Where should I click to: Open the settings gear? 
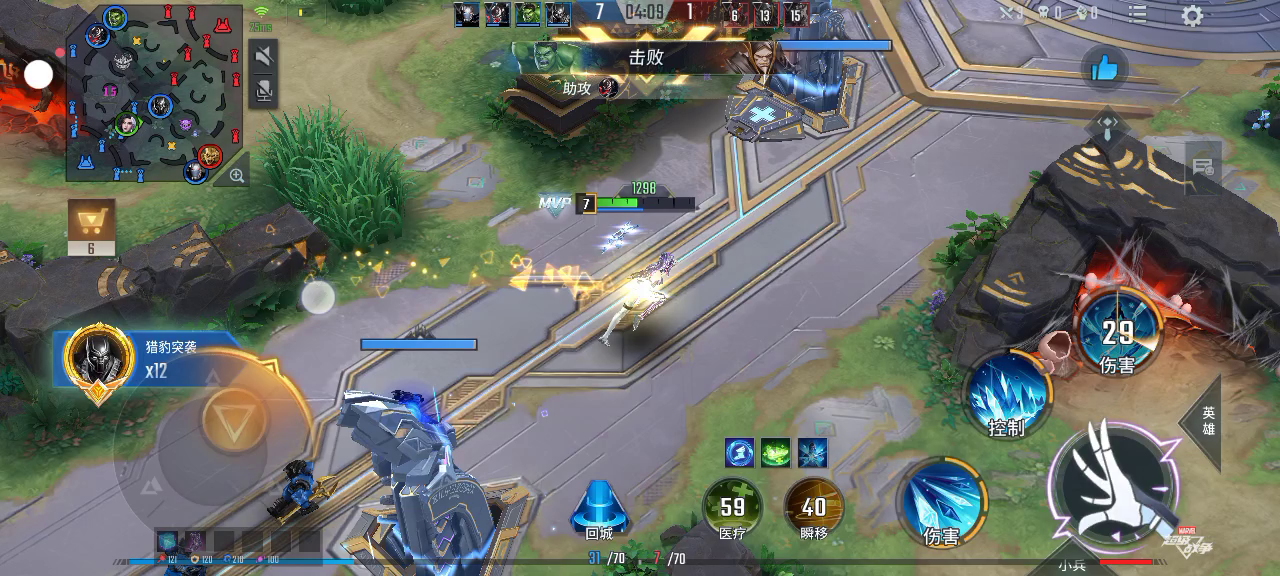[x=1191, y=16]
